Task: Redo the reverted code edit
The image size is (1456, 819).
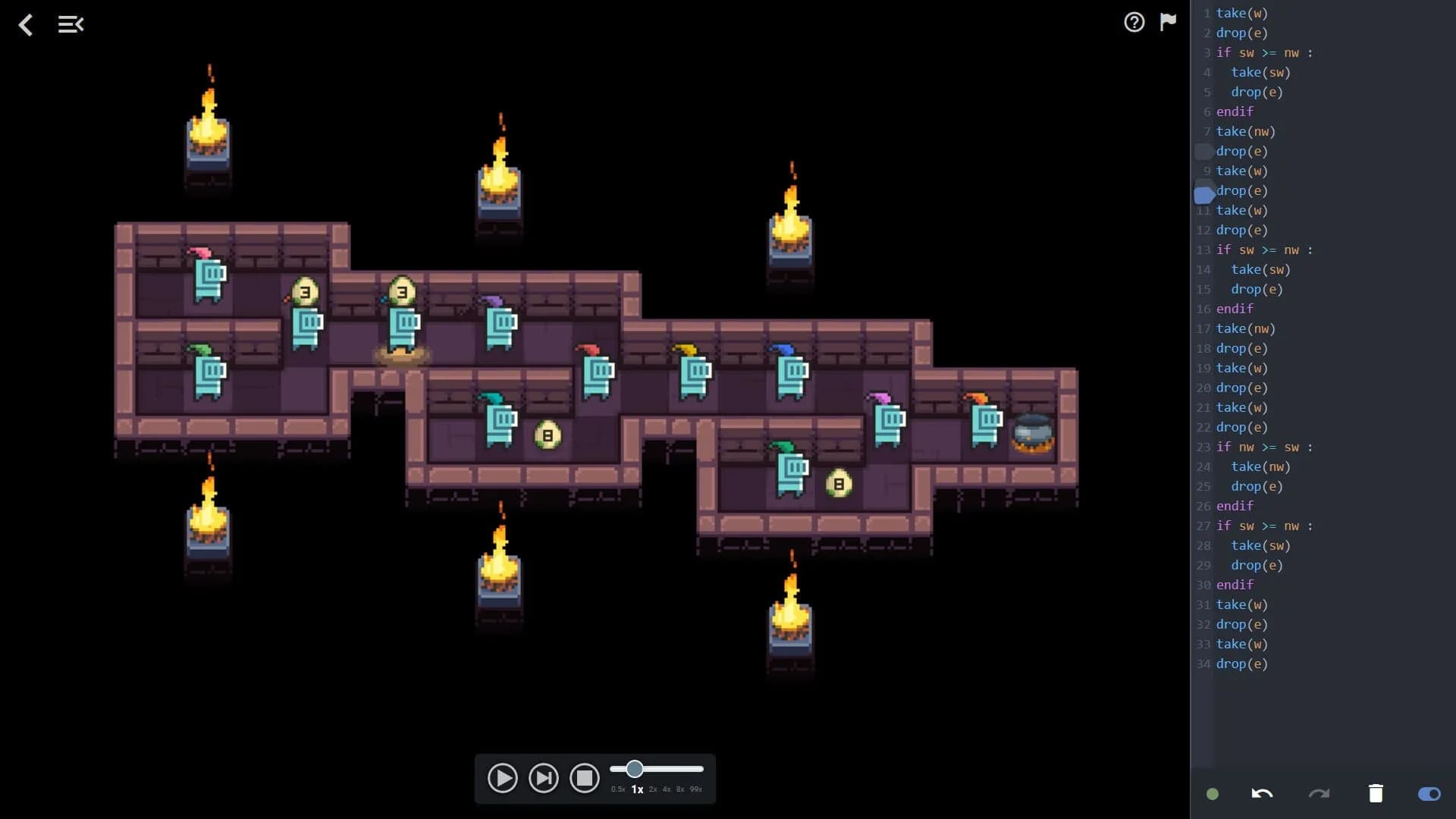Action: coord(1317,794)
